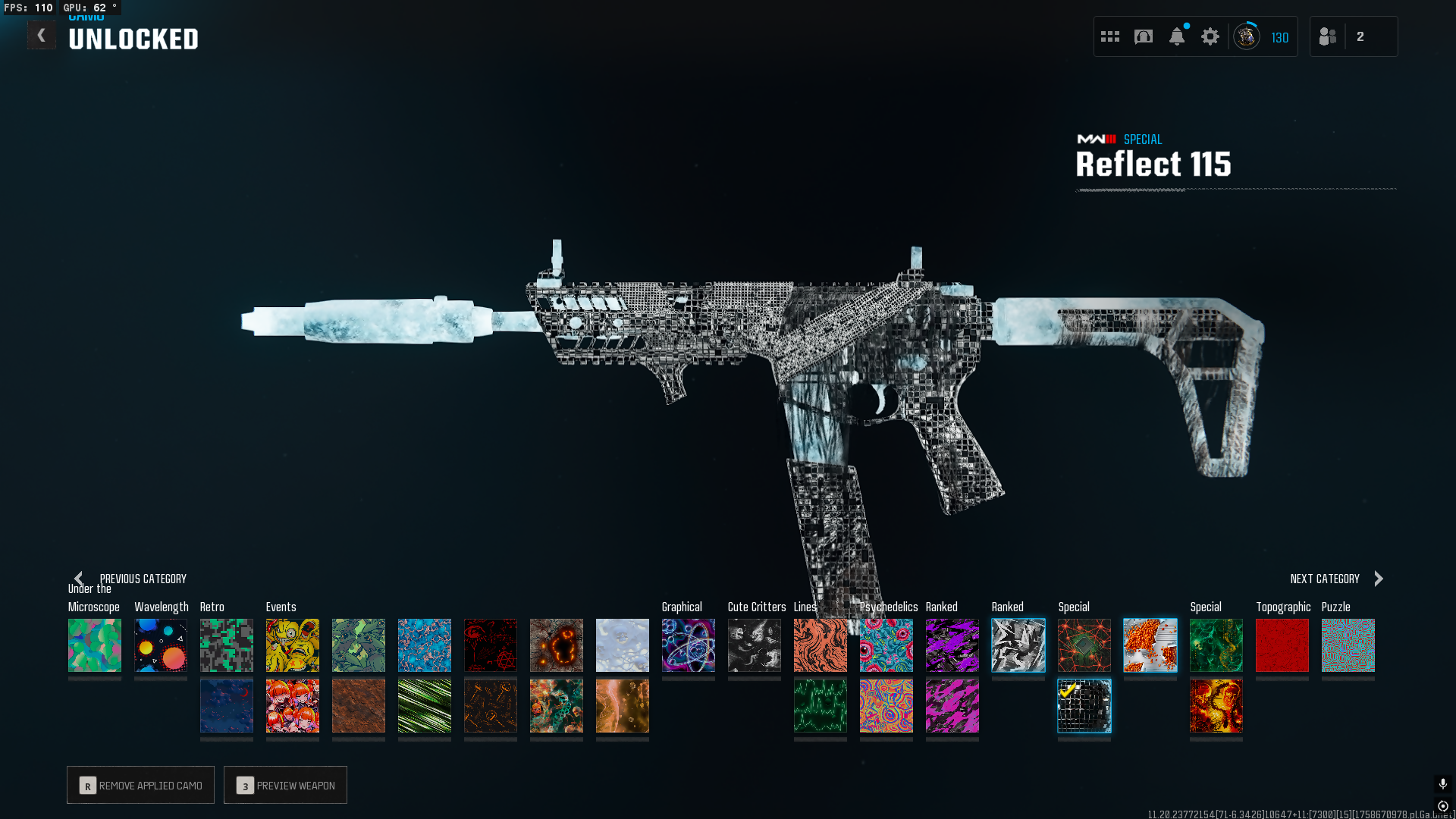Choose the Wavelength planets camo
The height and width of the screenshot is (819, 1456).
(x=161, y=645)
